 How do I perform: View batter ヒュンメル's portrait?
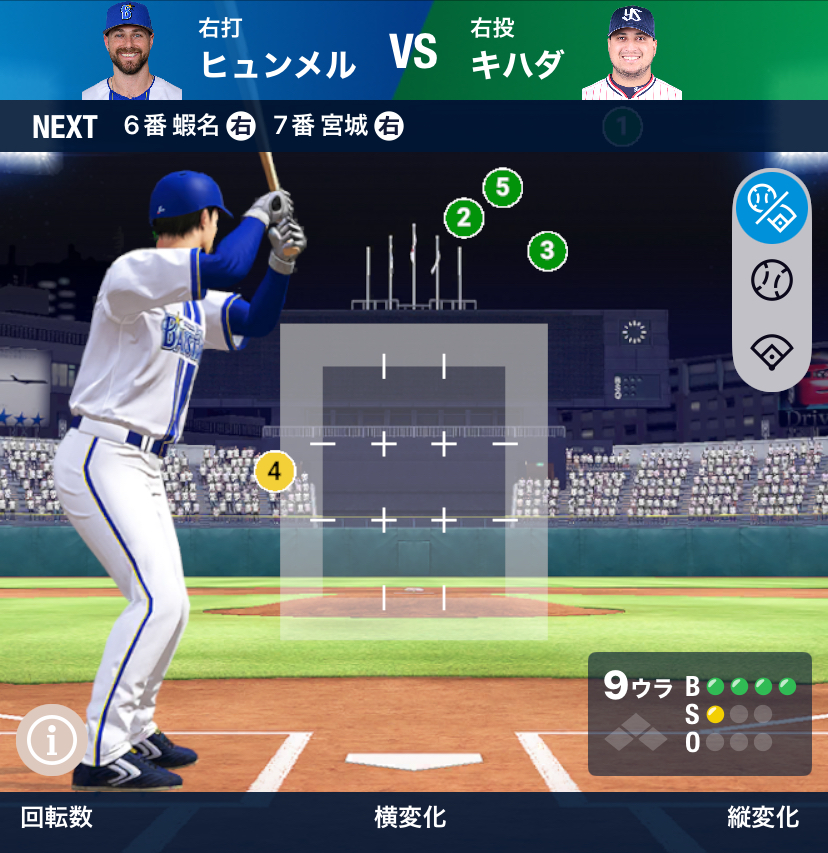(x=132, y=52)
